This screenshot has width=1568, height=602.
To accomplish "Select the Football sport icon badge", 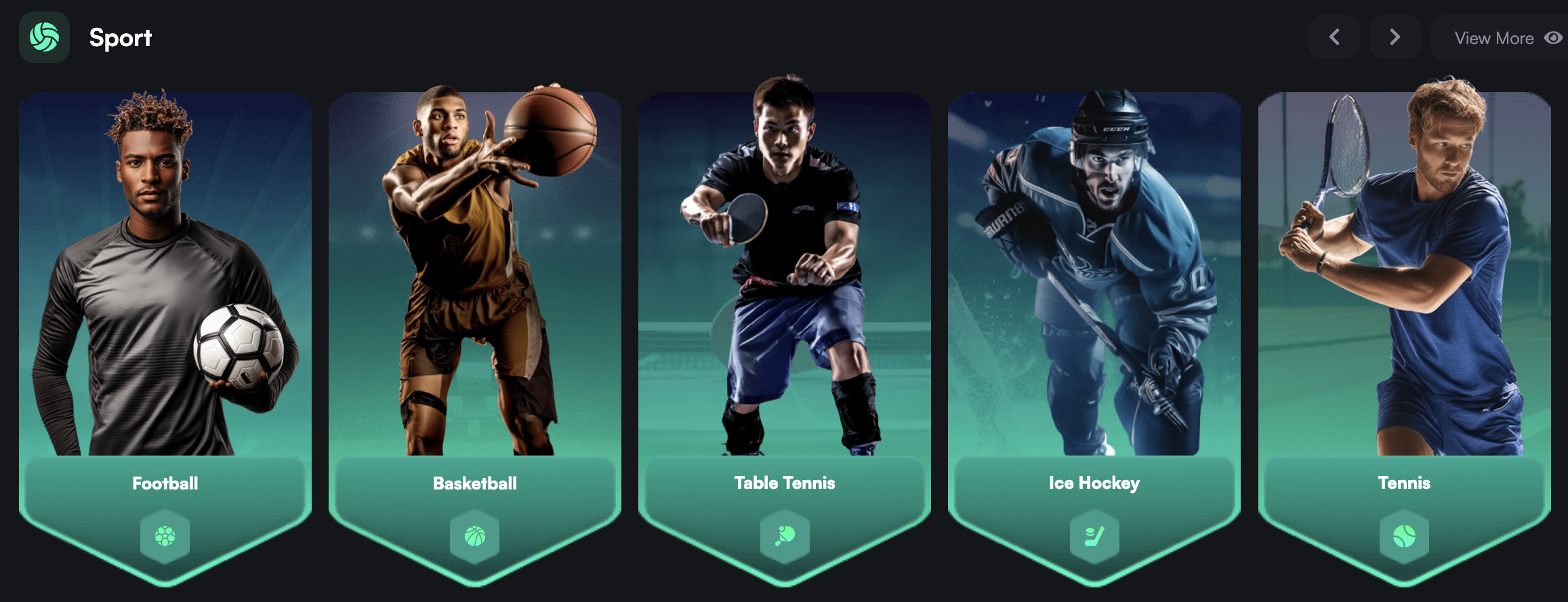I will (165, 535).
